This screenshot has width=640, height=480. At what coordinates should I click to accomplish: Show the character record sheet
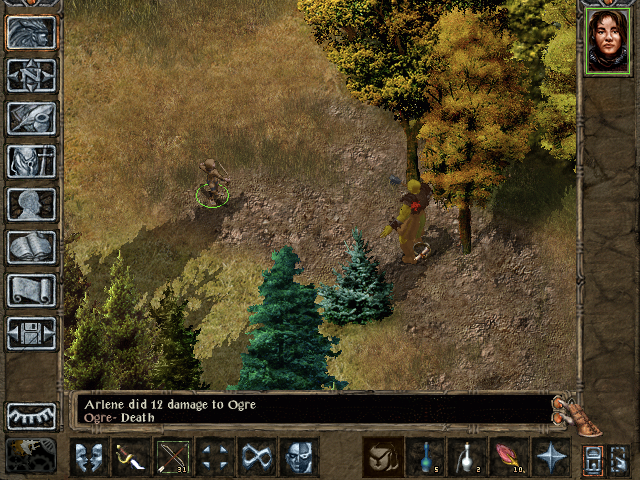[x=32, y=204]
